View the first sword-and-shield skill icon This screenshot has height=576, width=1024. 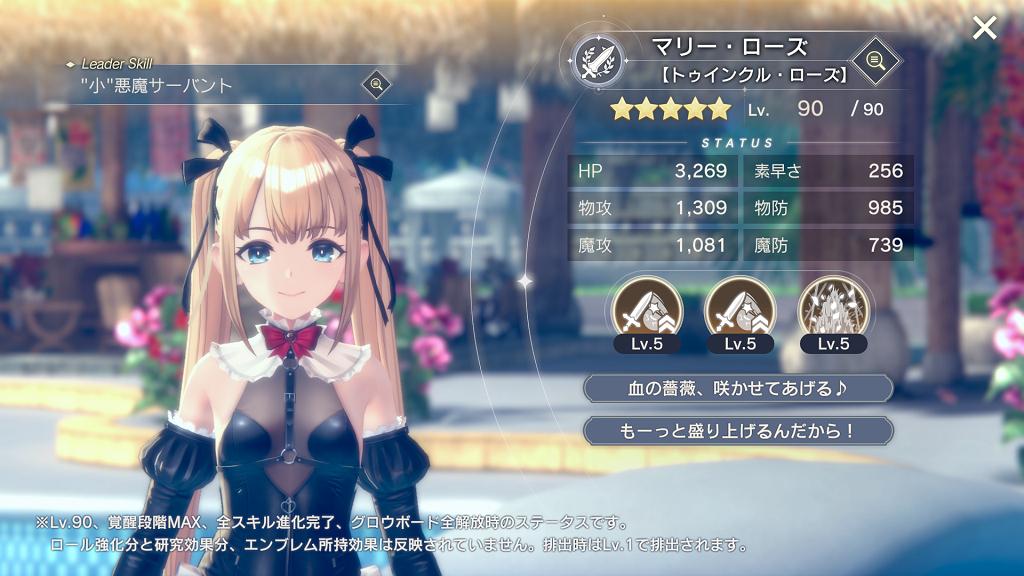click(646, 308)
